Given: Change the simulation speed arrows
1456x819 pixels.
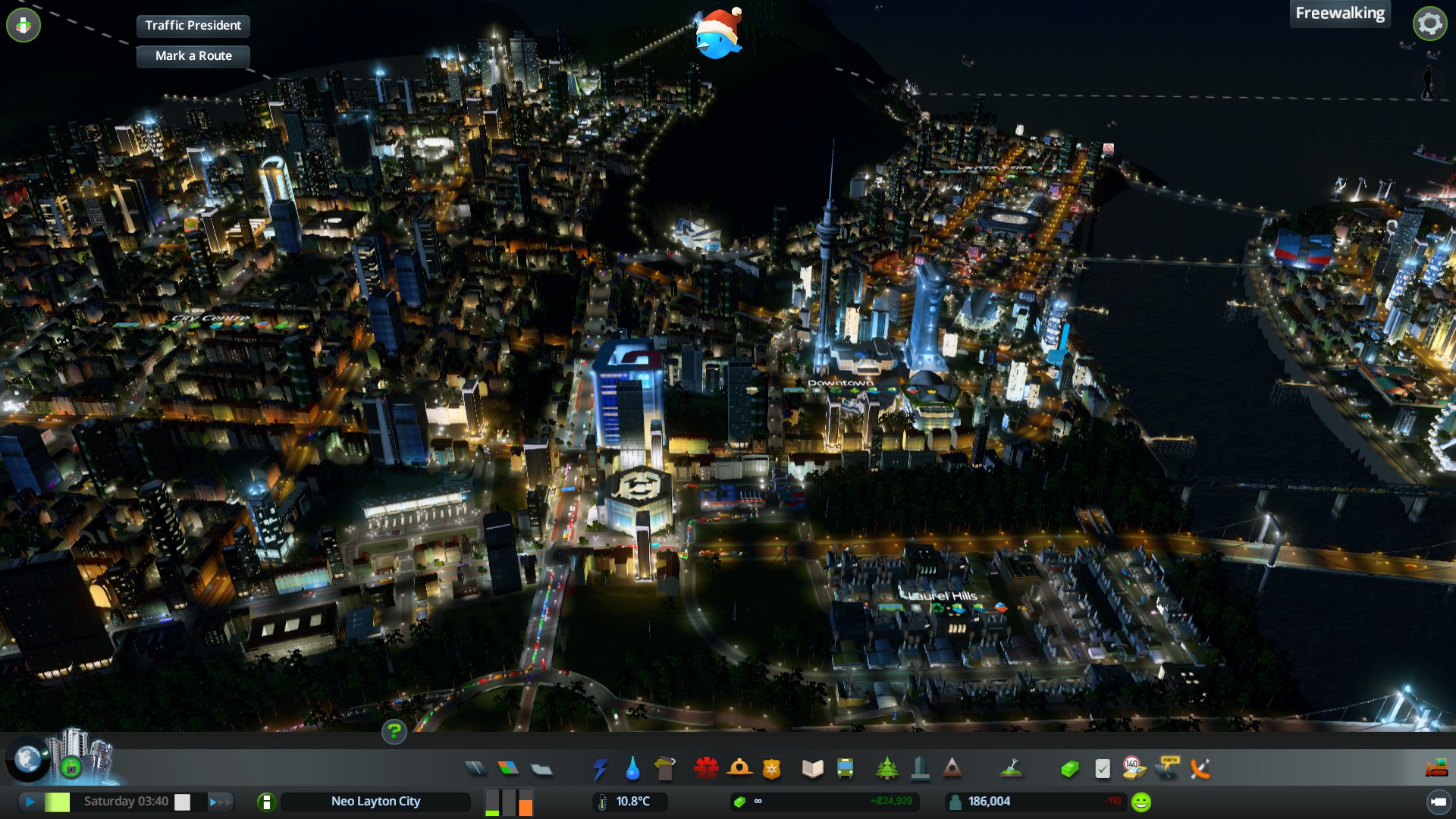Looking at the screenshot, I should tap(219, 802).
